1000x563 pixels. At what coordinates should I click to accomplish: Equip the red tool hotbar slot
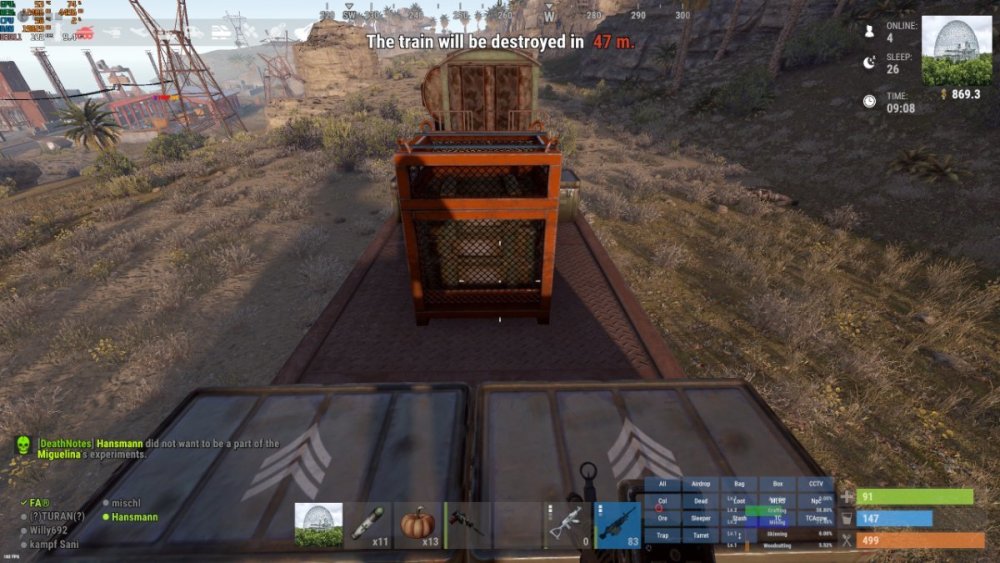[x=469, y=524]
